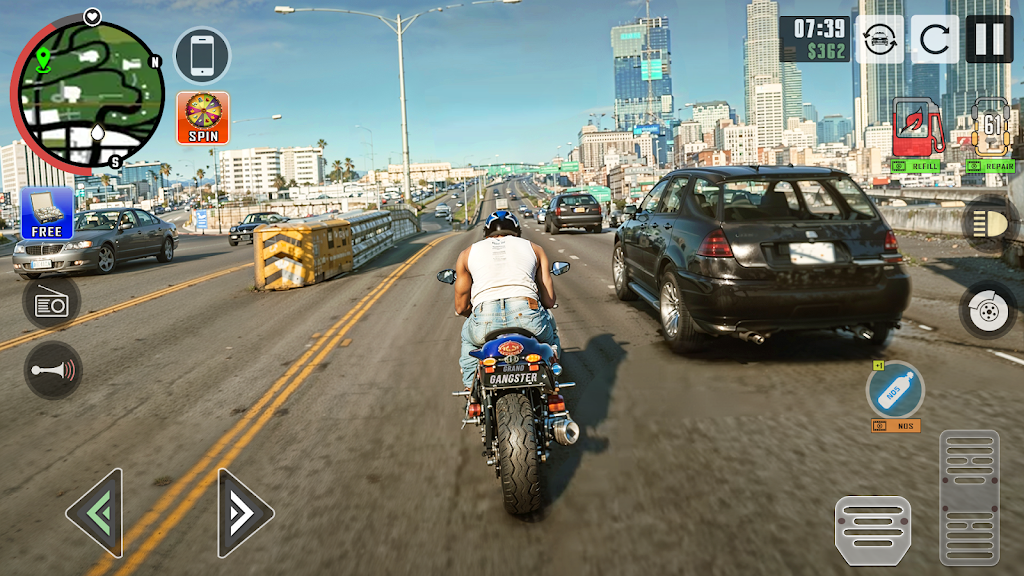Click the green REPAIR ad button
The image size is (1024, 576).
click(x=990, y=167)
